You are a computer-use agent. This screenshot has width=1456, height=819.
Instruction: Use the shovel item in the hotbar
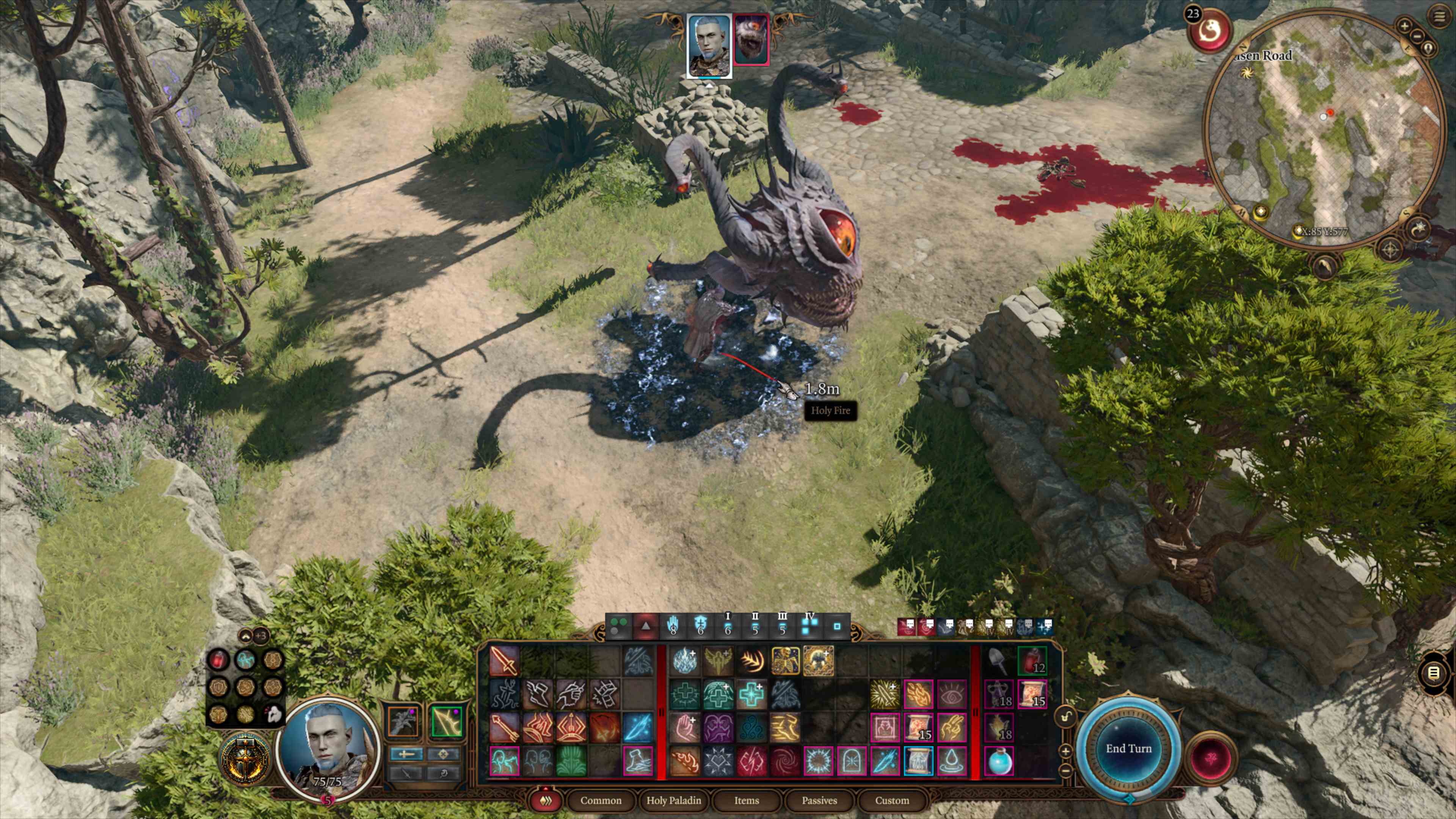pyautogui.click(x=999, y=660)
